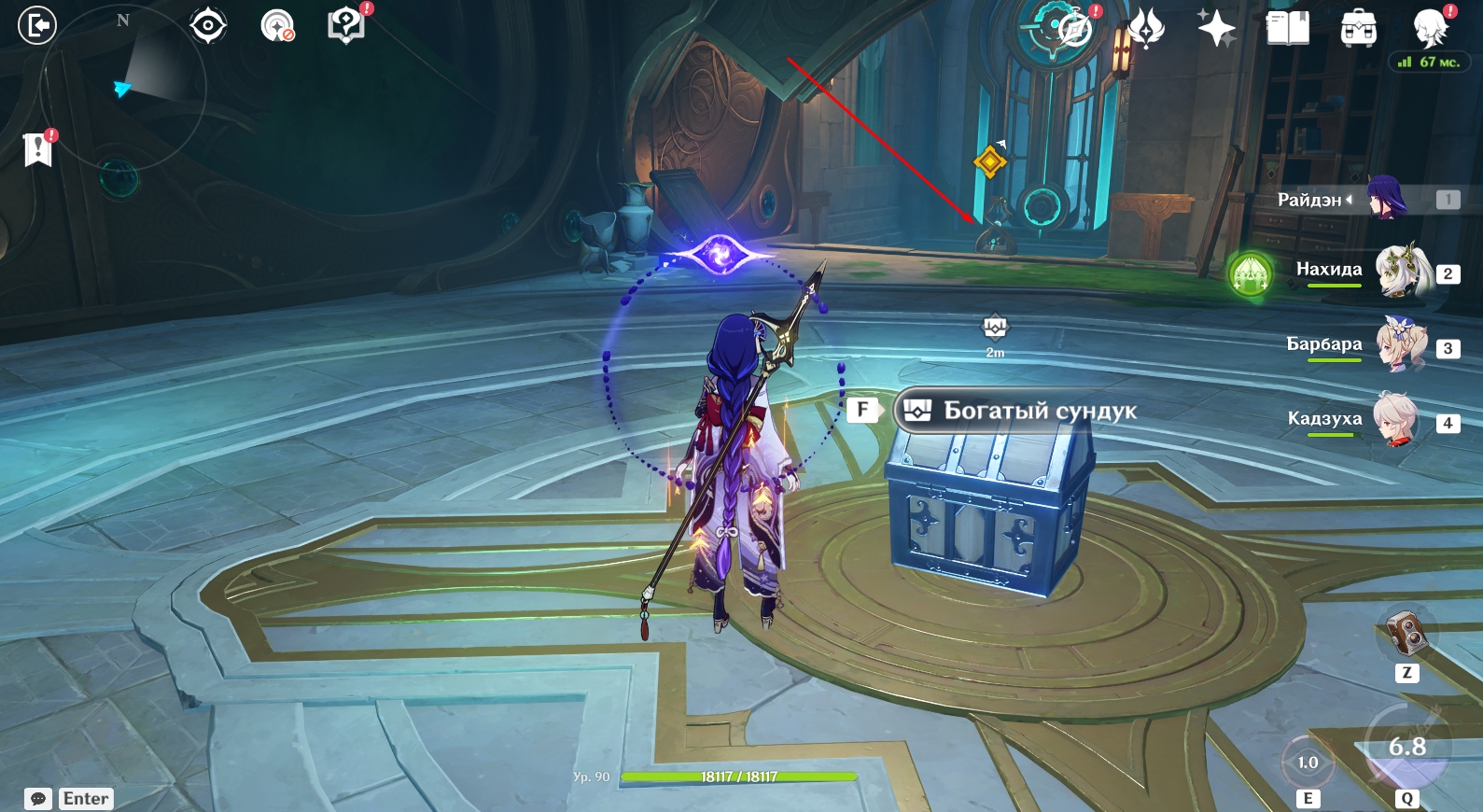Open the Богатый сундук chest prompt
The image size is (1483, 812).
pos(1016,411)
